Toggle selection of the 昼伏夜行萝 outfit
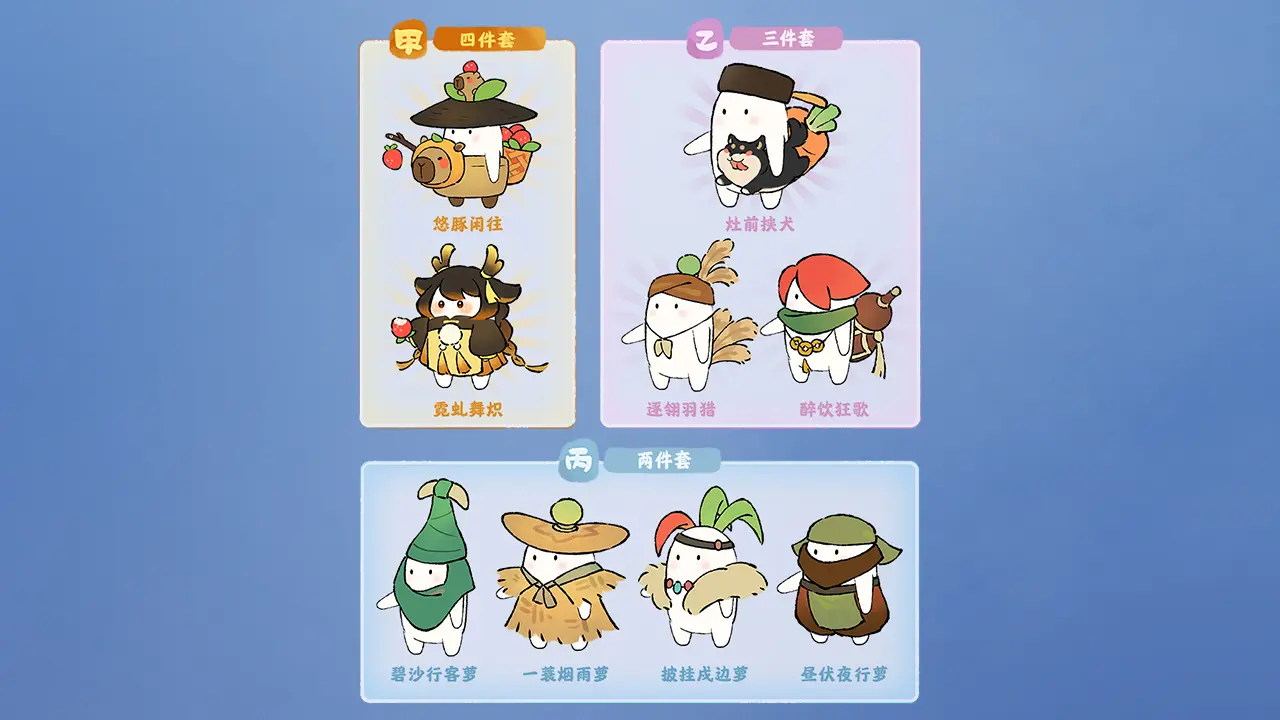 (x=840, y=580)
